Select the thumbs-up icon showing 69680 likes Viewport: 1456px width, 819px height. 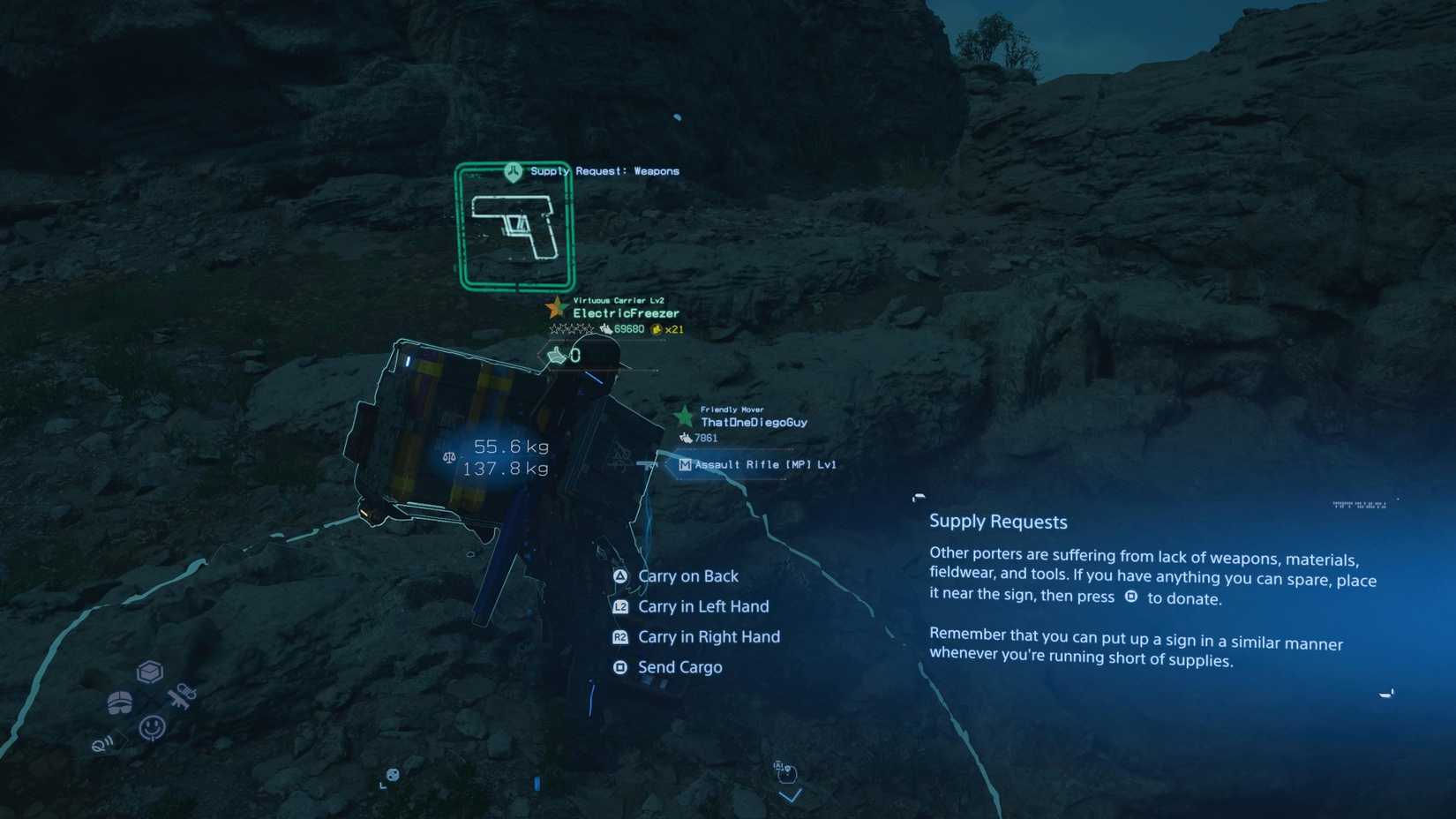click(x=606, y=328)
